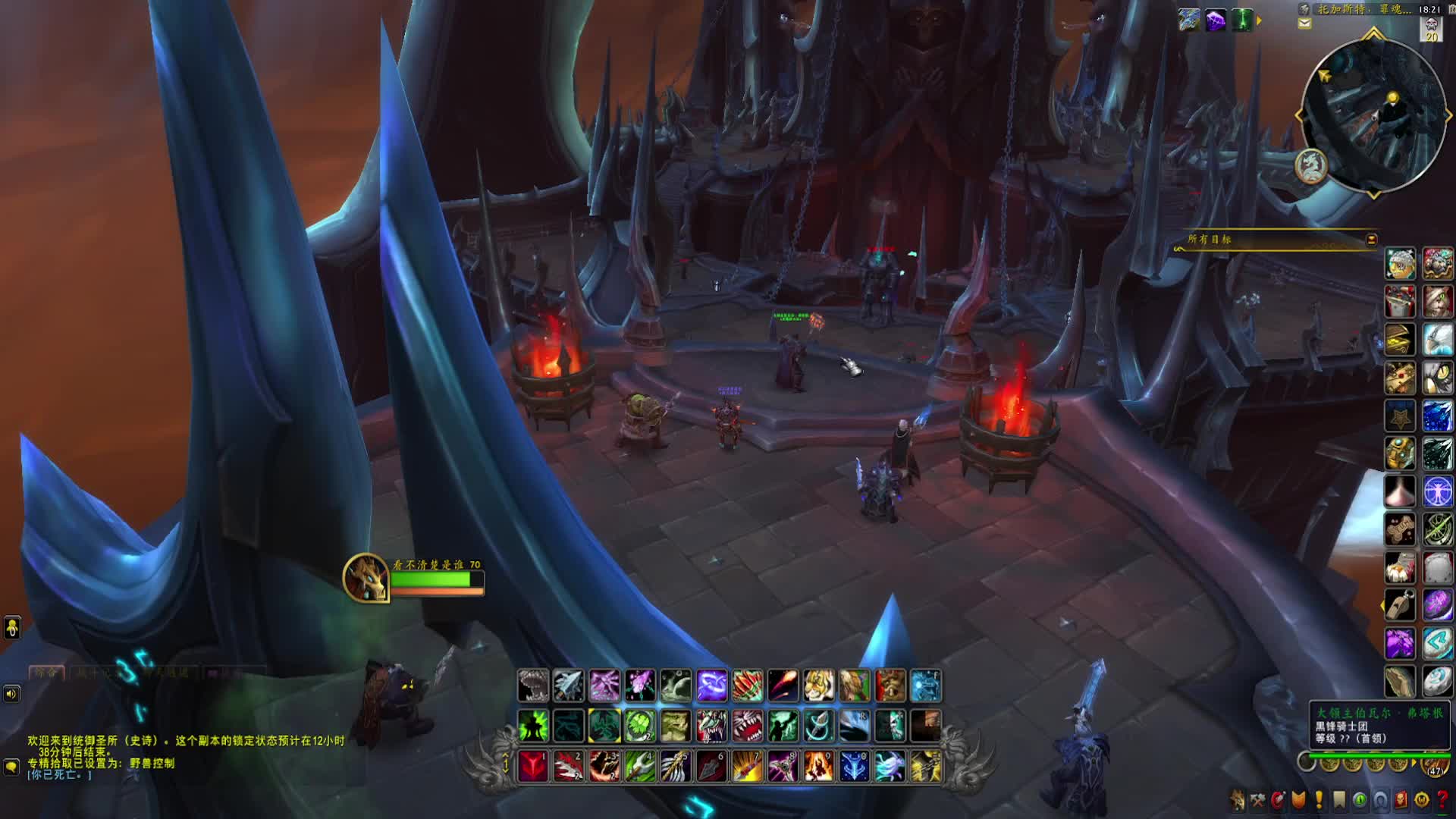Use the pink potion flask icon
The height and width of the screenshot is (819, 1456).
pos(1400,491)
